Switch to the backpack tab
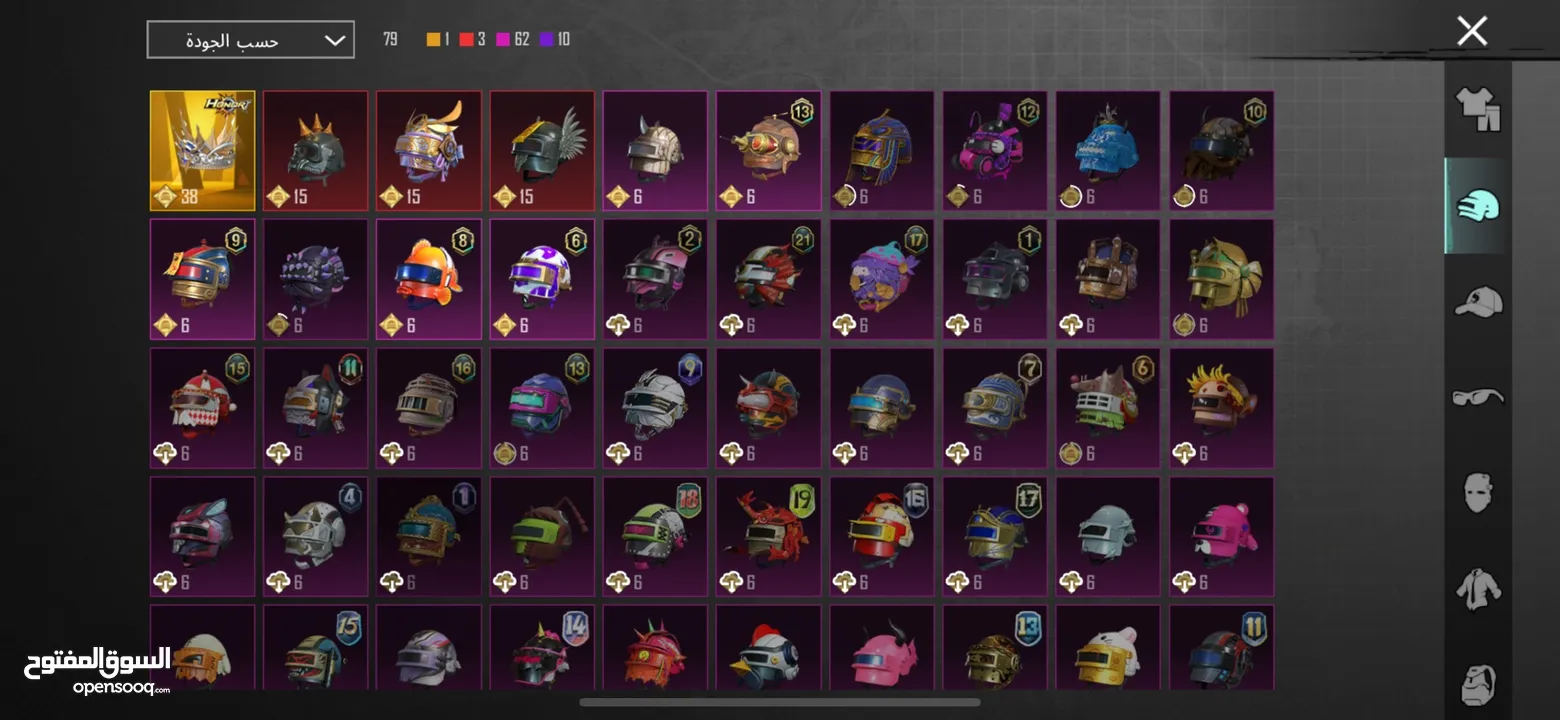 [1477, 682]
